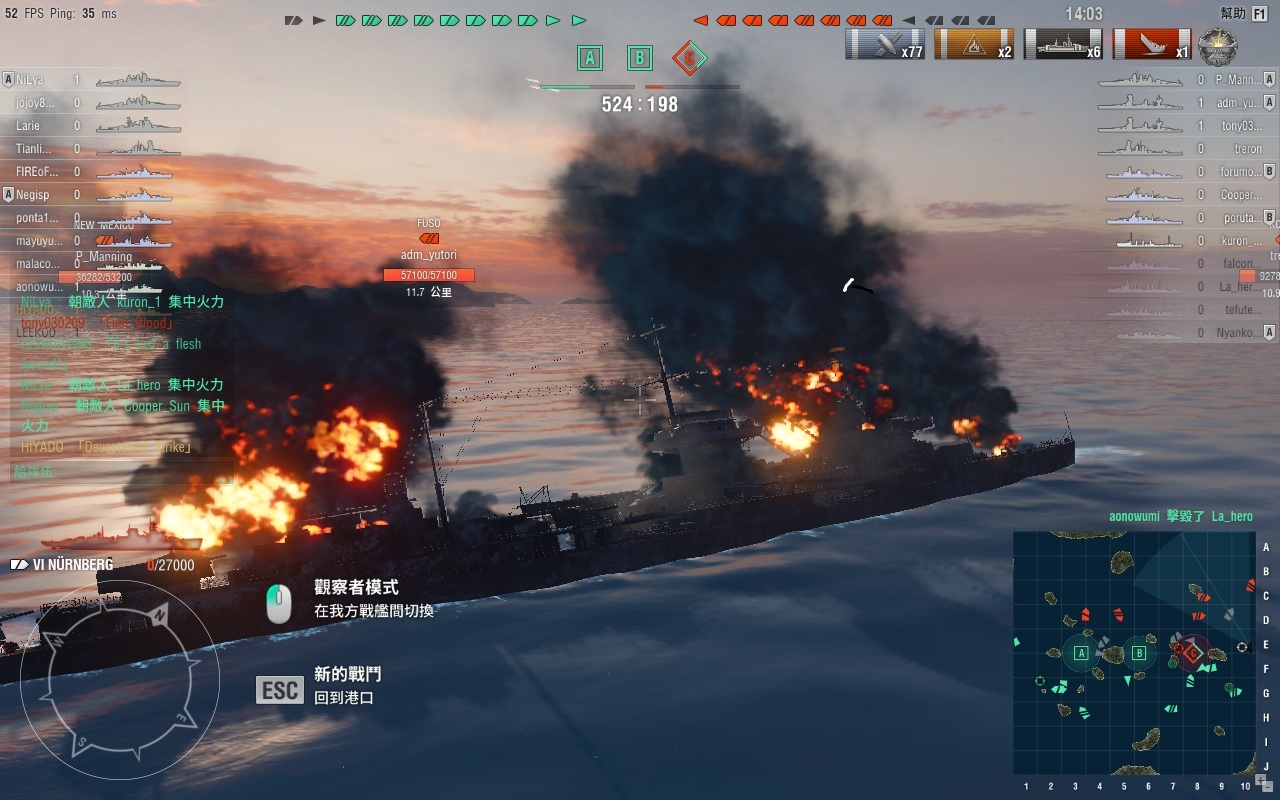
Task: Select Negisp in the allied roster
Action: tap(32, 195)
